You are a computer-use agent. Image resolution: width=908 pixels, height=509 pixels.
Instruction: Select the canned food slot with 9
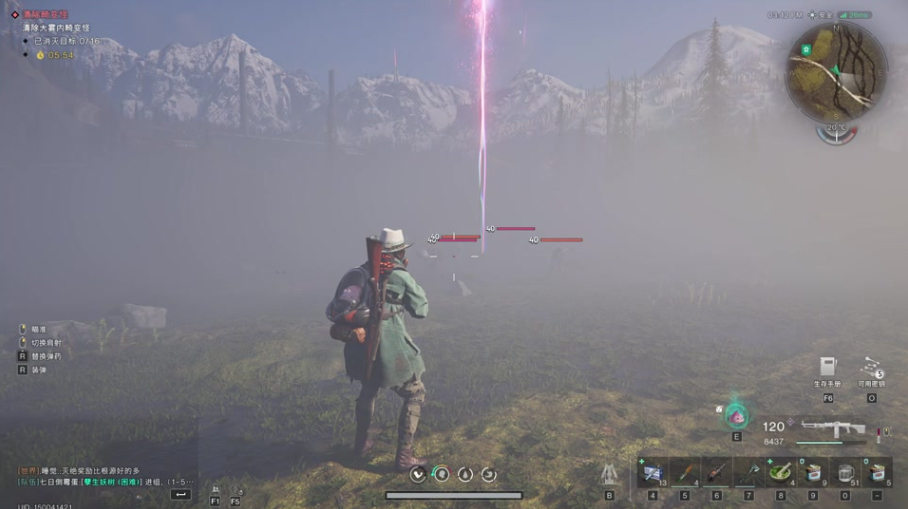[813, 472]
